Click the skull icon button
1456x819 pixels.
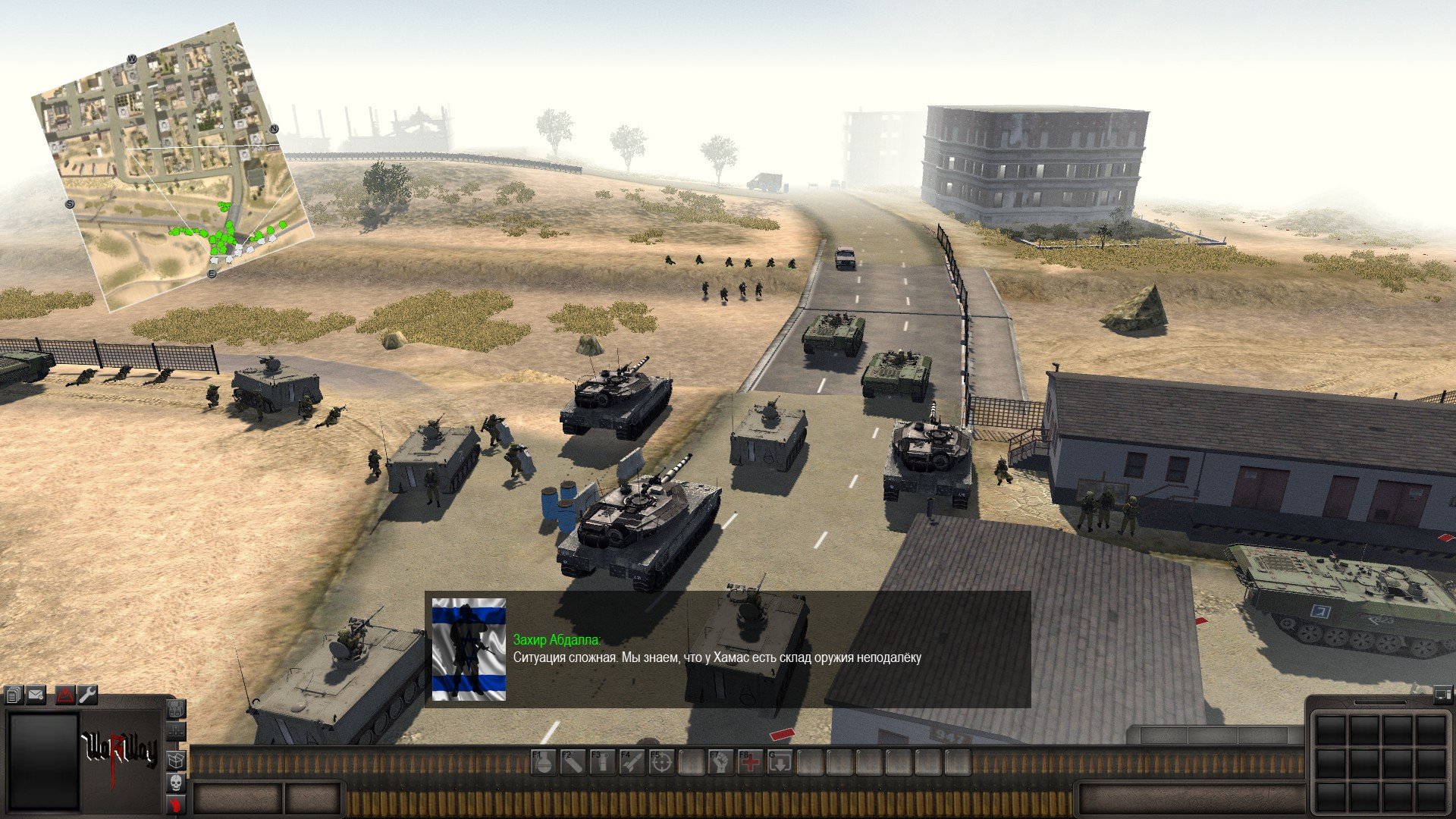176,783
